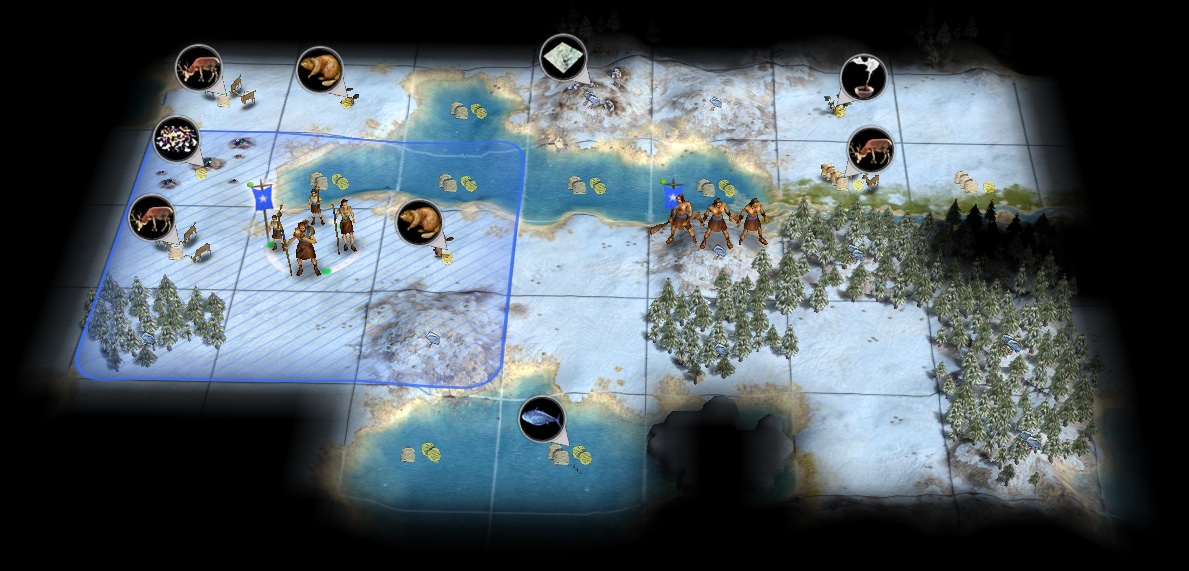Click the deer bubble below the incense icon

coord(870,150)
